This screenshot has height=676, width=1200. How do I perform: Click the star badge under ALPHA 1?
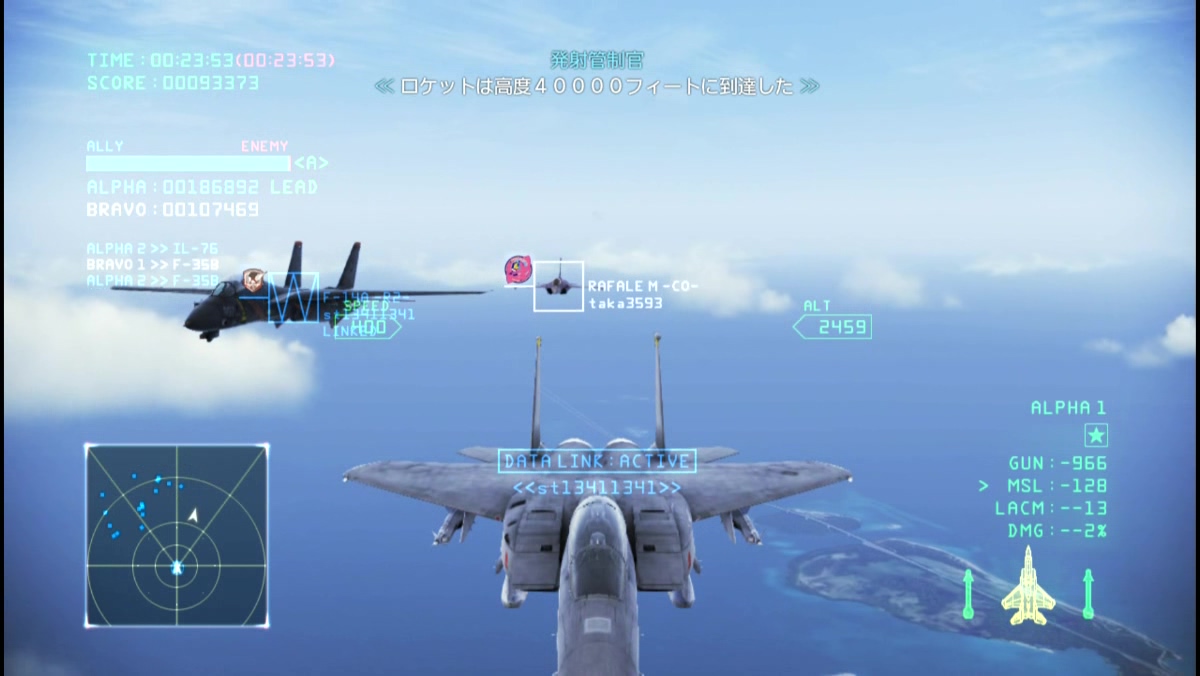click(1096, 435)
